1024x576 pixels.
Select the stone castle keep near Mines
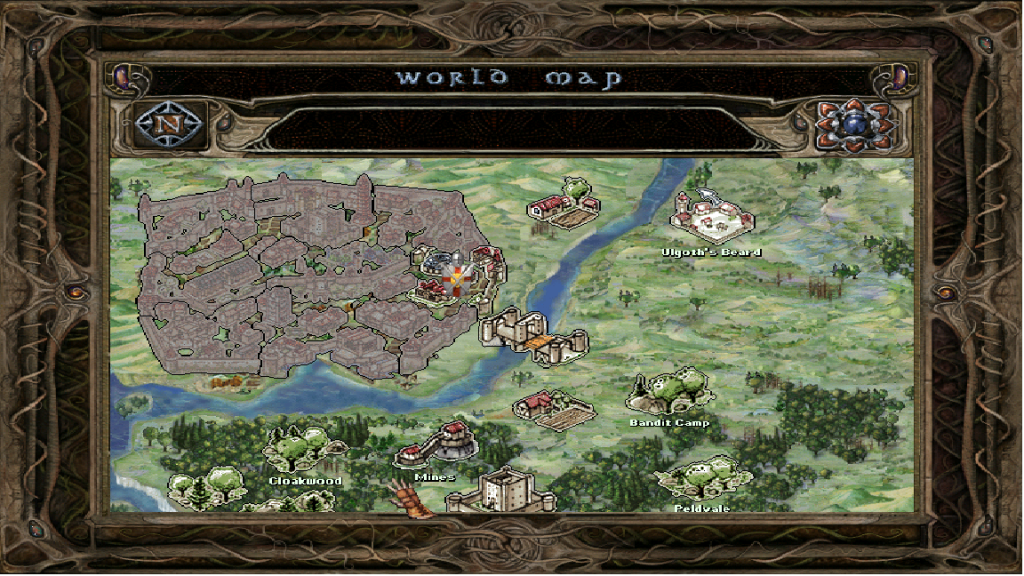[x=498, y=491]
